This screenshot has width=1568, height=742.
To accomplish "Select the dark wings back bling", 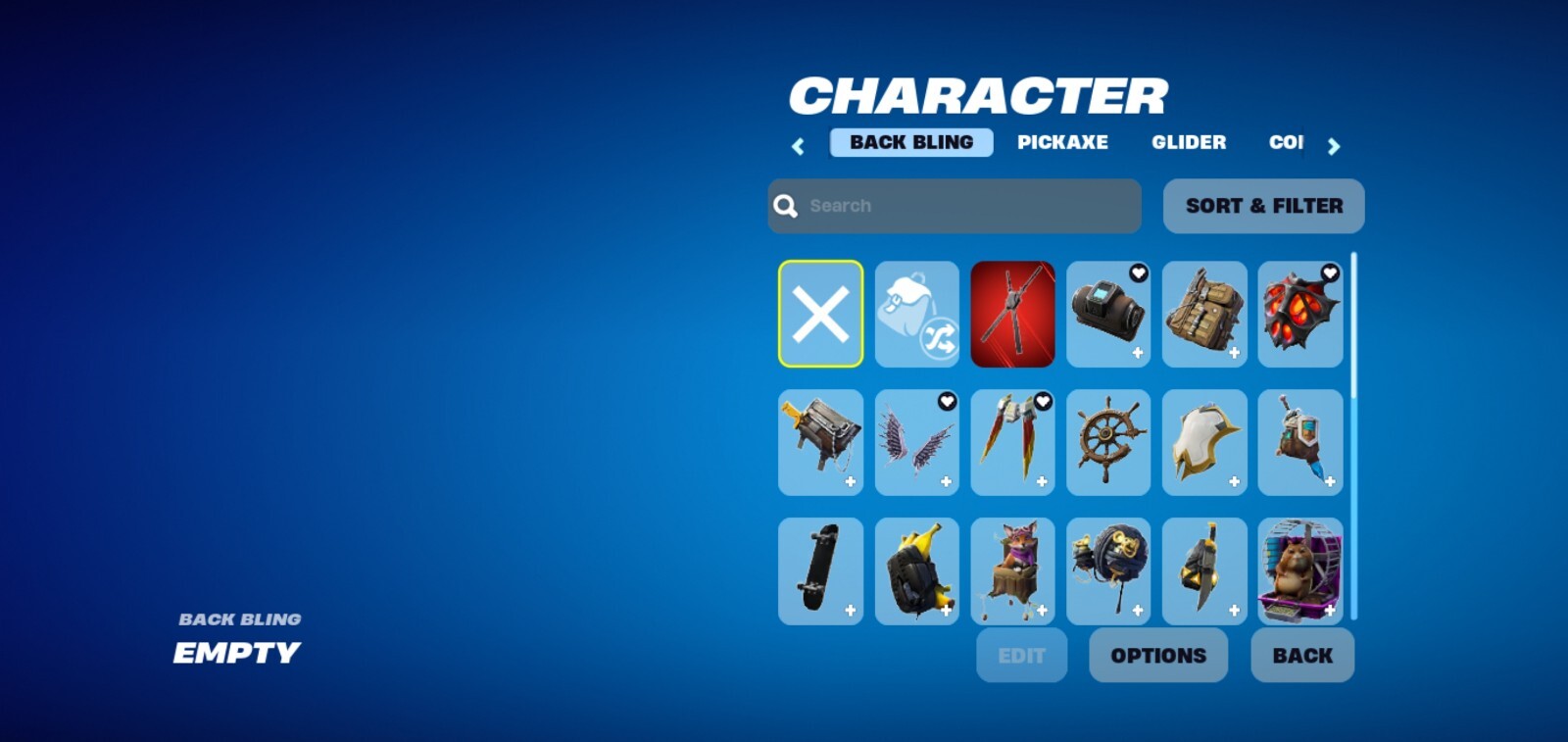I will click(x=916, y=443).
